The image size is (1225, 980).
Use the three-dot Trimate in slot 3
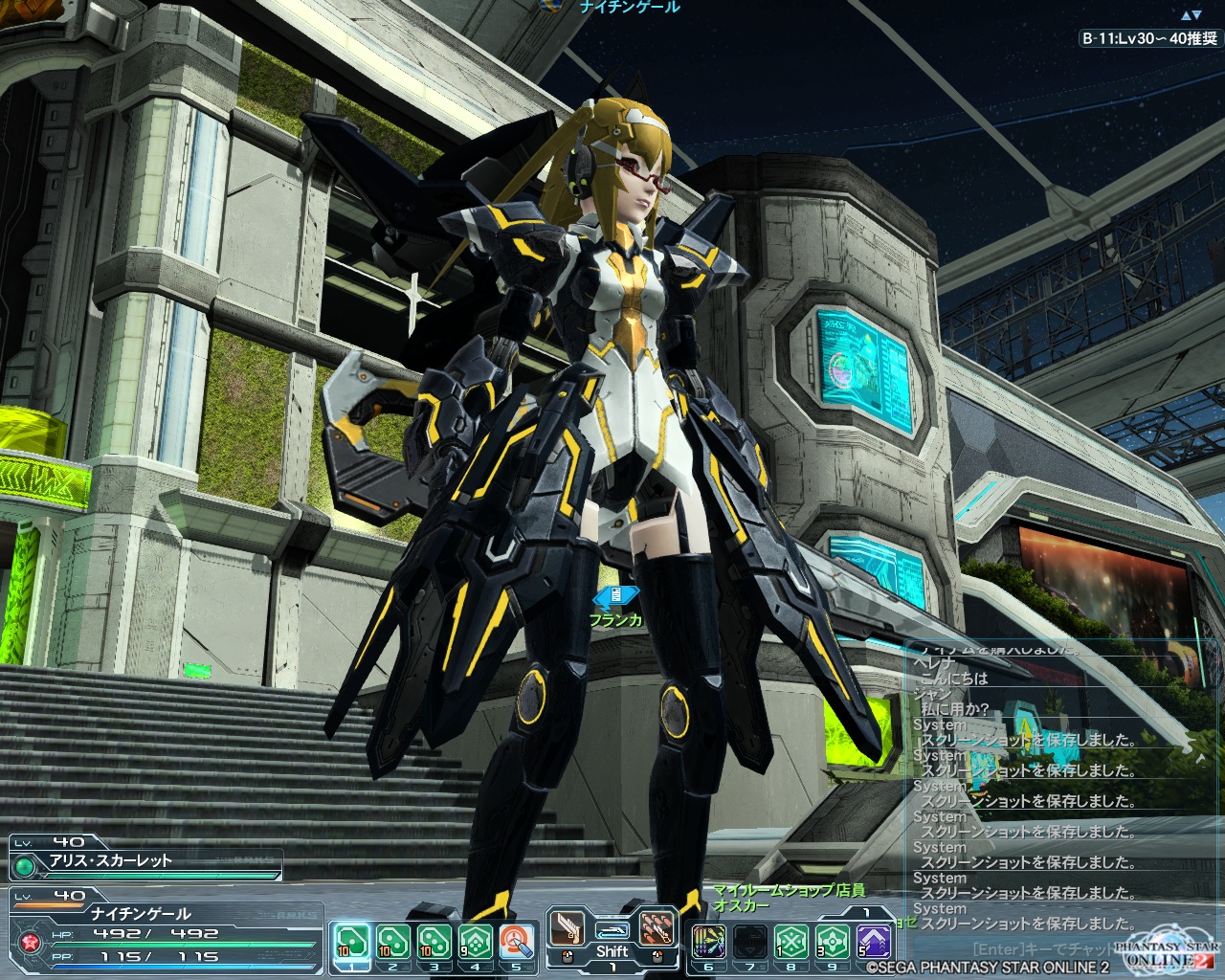tap(434, 942)
